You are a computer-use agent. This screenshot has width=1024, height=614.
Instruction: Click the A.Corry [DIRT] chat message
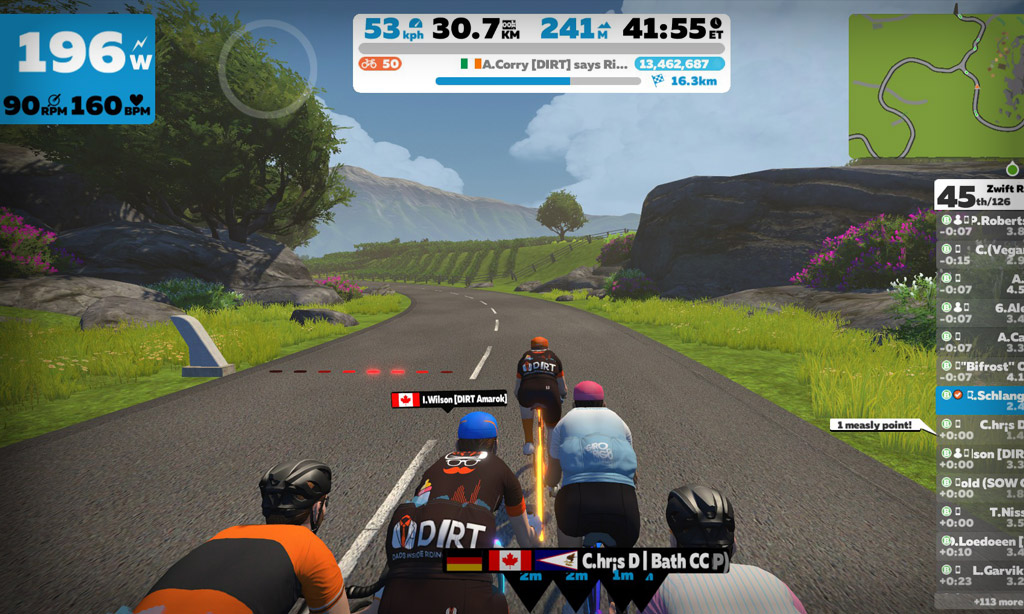click(545, 64)
